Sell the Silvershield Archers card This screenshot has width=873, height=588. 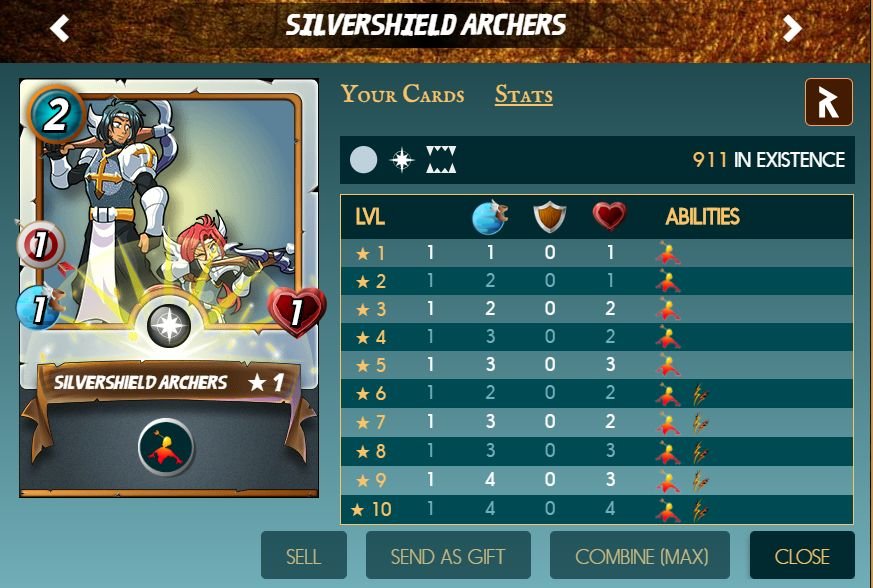click(x=304, y=556)
